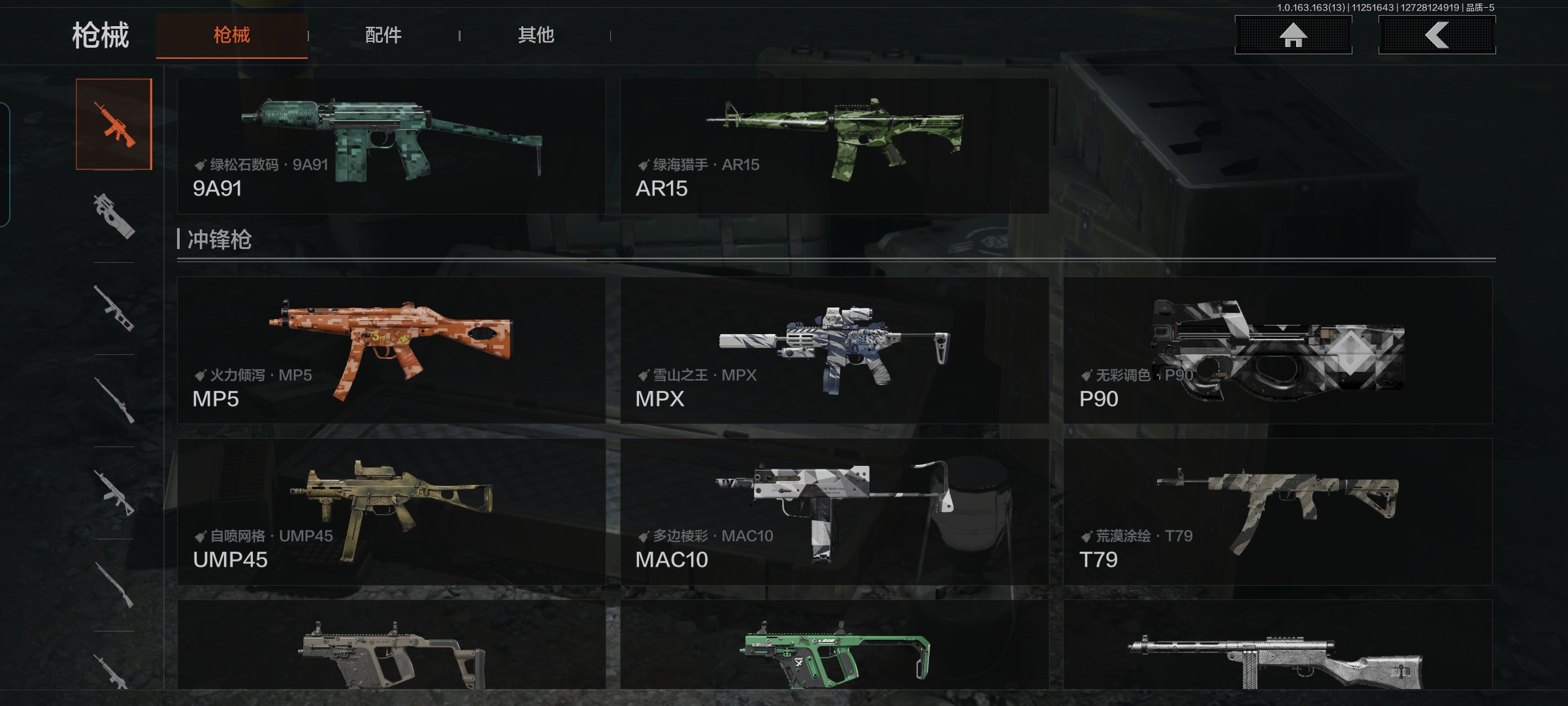Open the MPX weapon card
The height and width of the screenshot is (706, 1568).
pyautogui.click(x=834, y=350)
